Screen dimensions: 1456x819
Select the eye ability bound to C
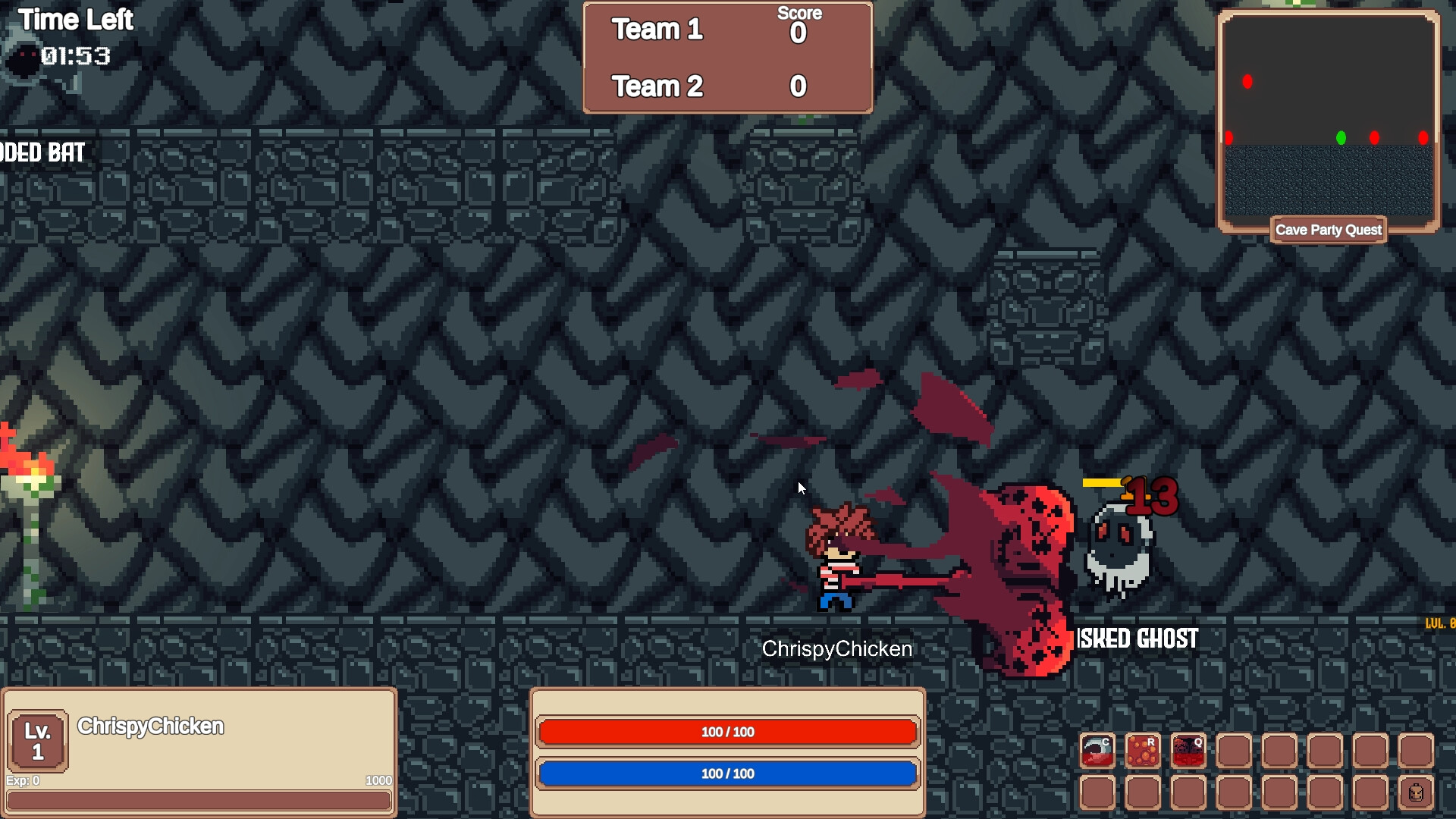point(1097,750)
